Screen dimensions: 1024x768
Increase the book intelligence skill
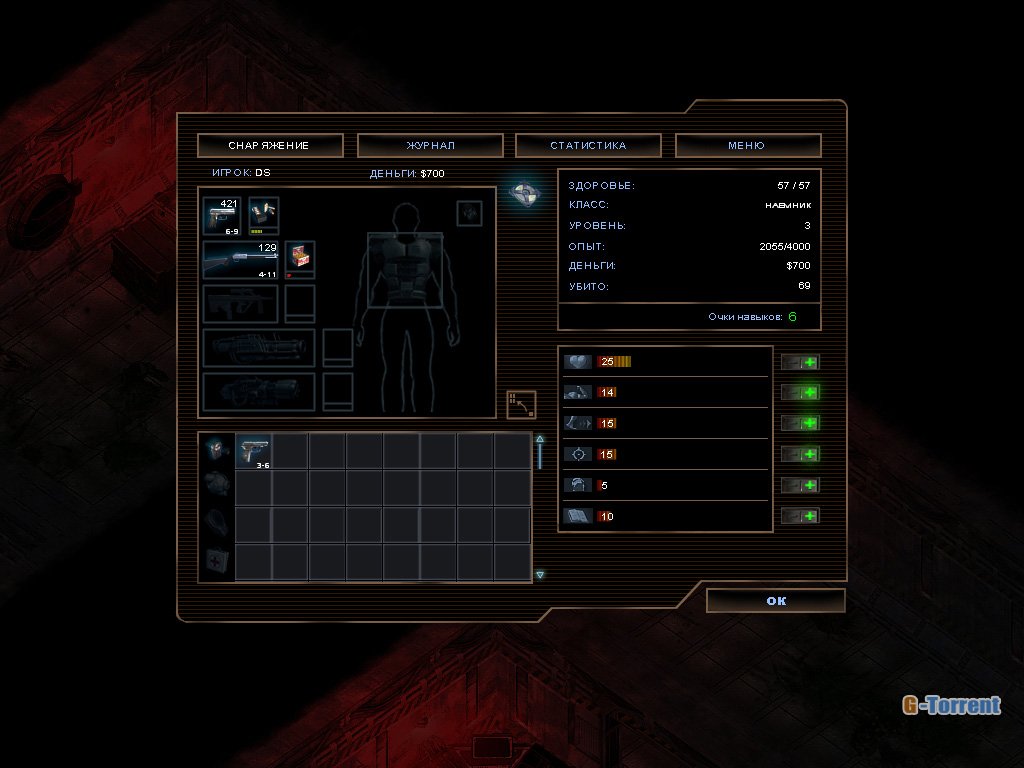[800, 516]
